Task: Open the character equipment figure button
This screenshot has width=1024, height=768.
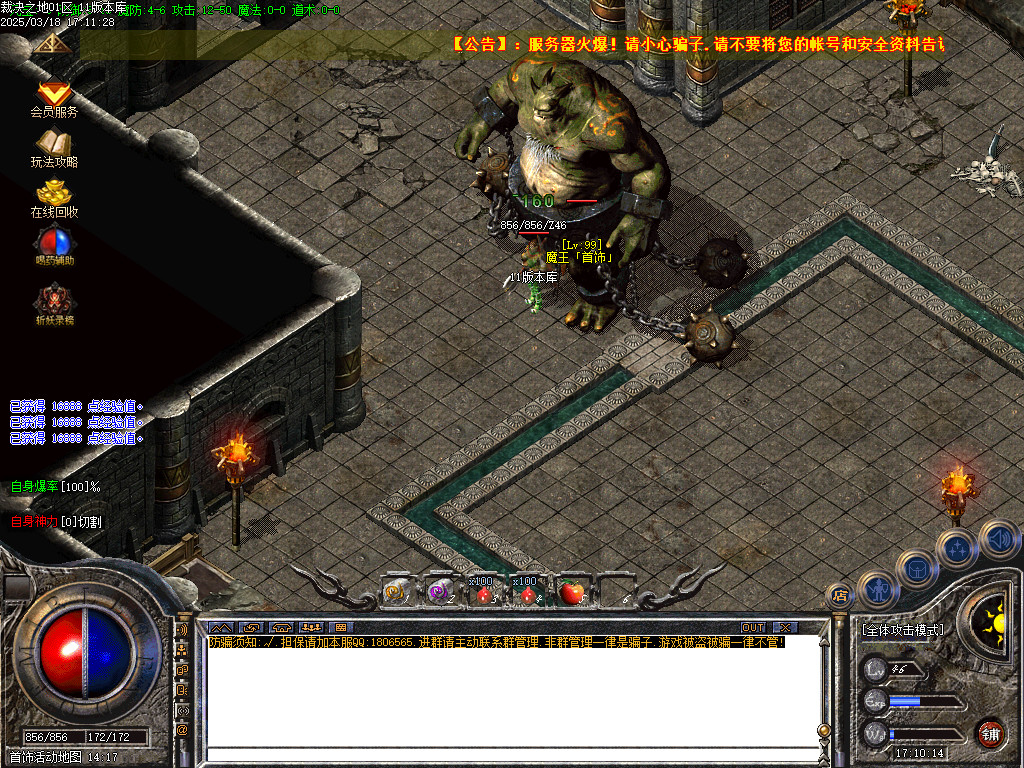Action: [877, 590]
